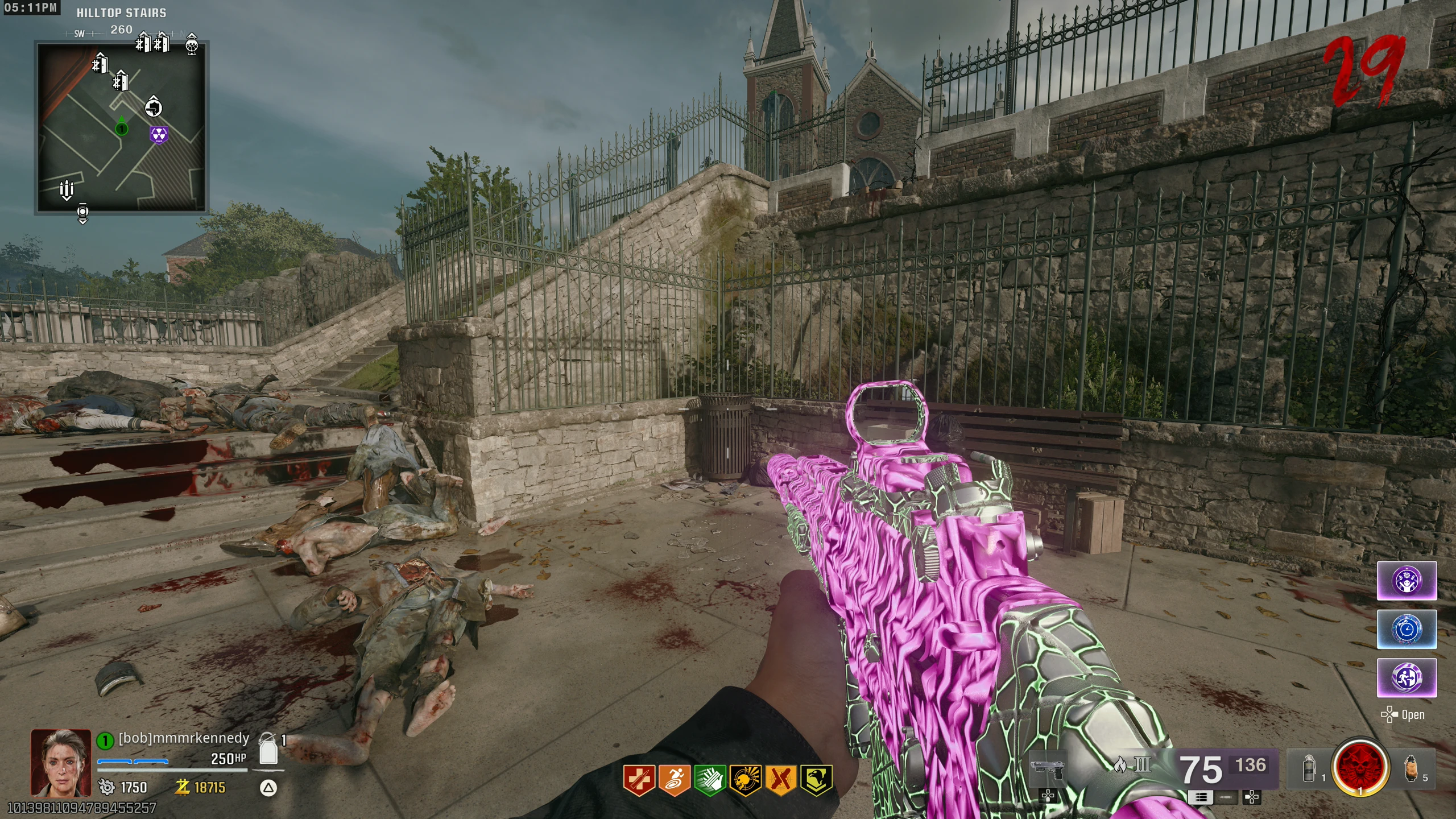
Task: Use the purple celebrating-figure GobbleGum
Action: 1407,581
